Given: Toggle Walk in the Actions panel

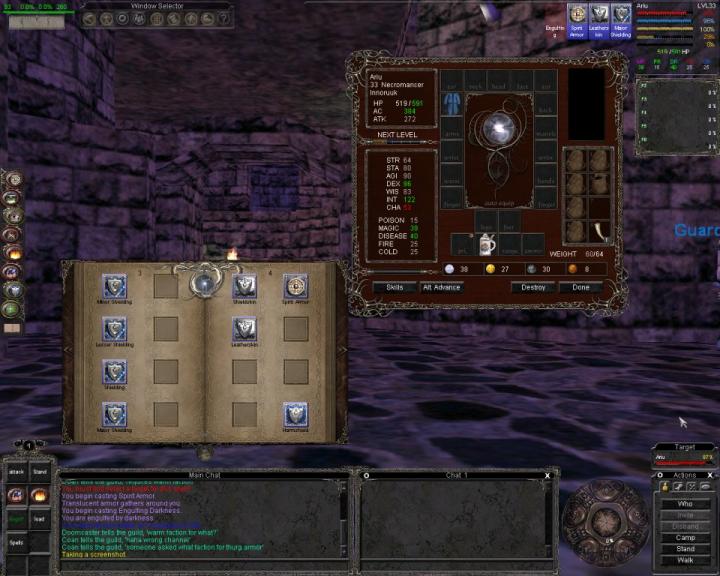Looking at the screenshot, I should click(x=685, y=560).
